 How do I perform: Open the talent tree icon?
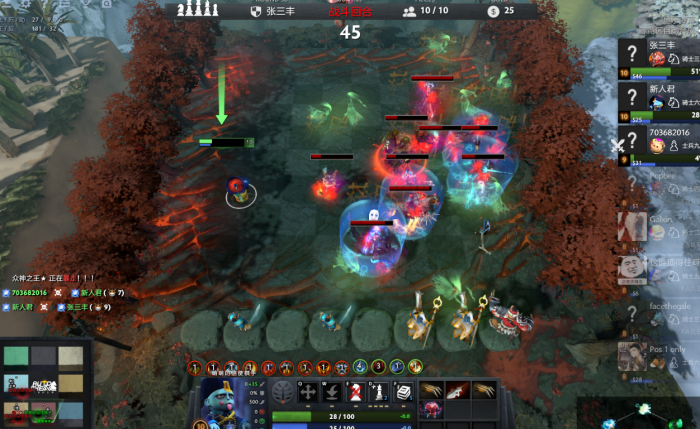tap(284, 393)
